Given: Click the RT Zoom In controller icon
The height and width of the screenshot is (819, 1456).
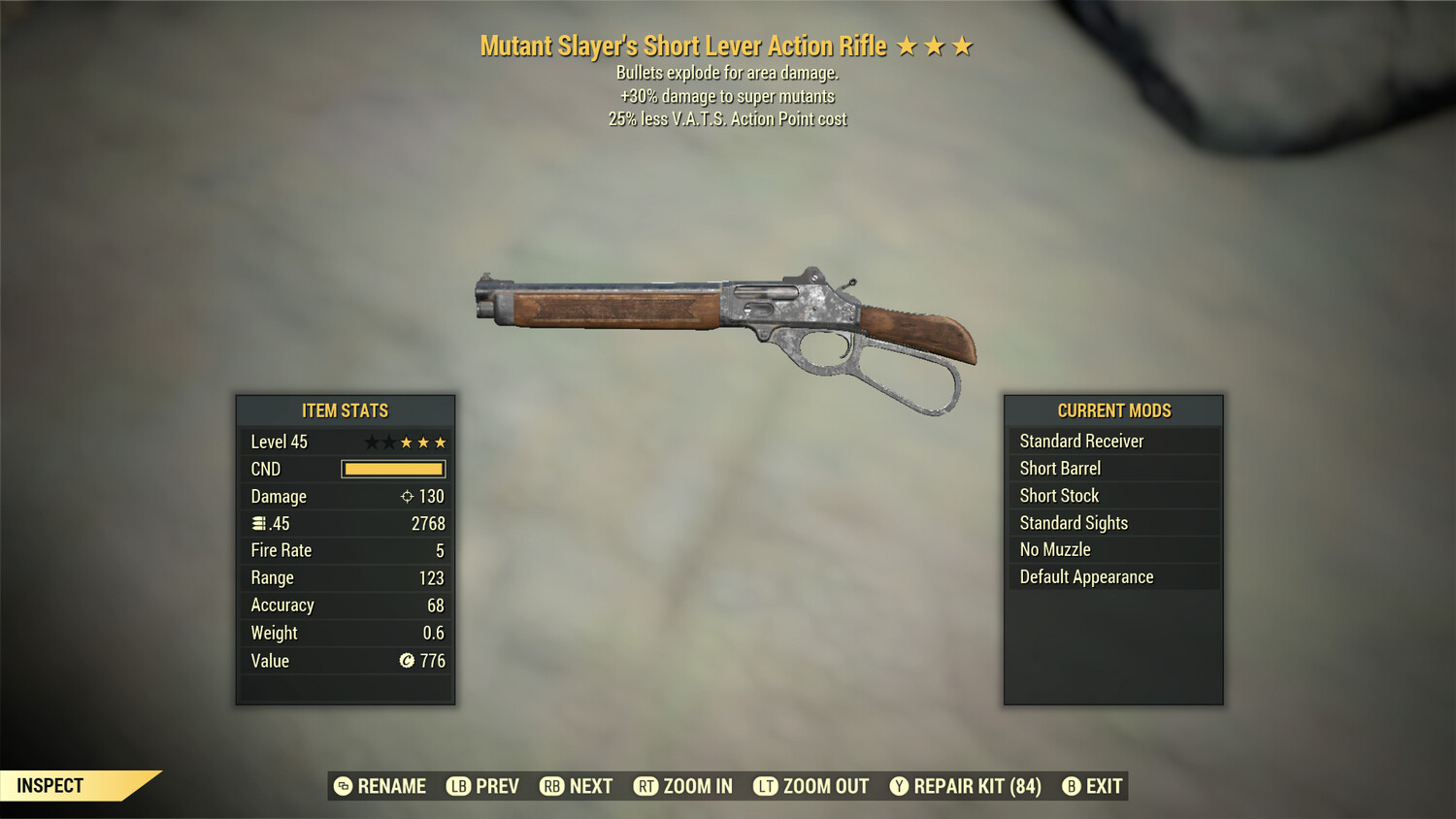Looking at the screenshot, I should pos(645,786).
